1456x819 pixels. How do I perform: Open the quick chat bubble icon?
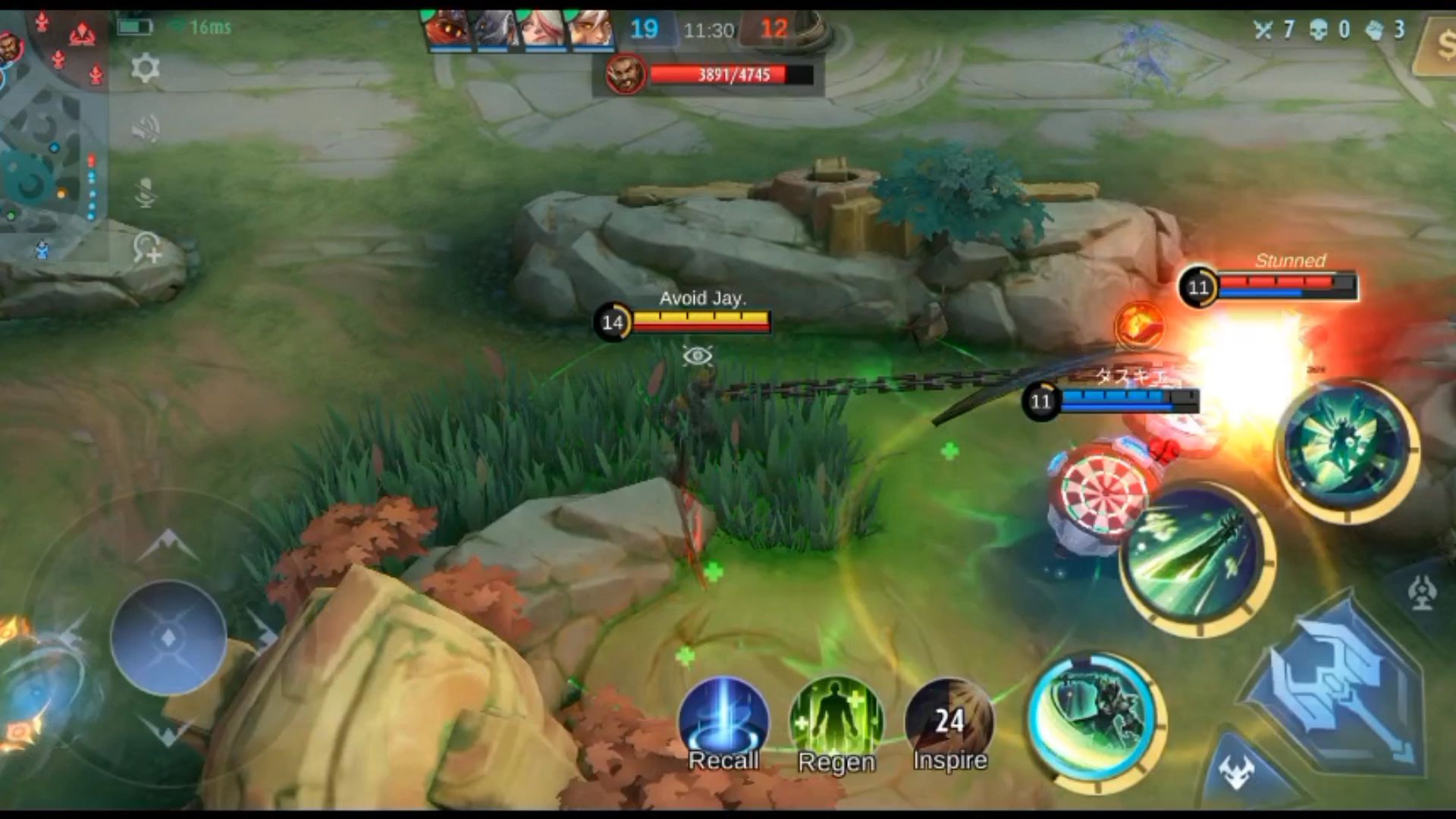tap(146, 248)
